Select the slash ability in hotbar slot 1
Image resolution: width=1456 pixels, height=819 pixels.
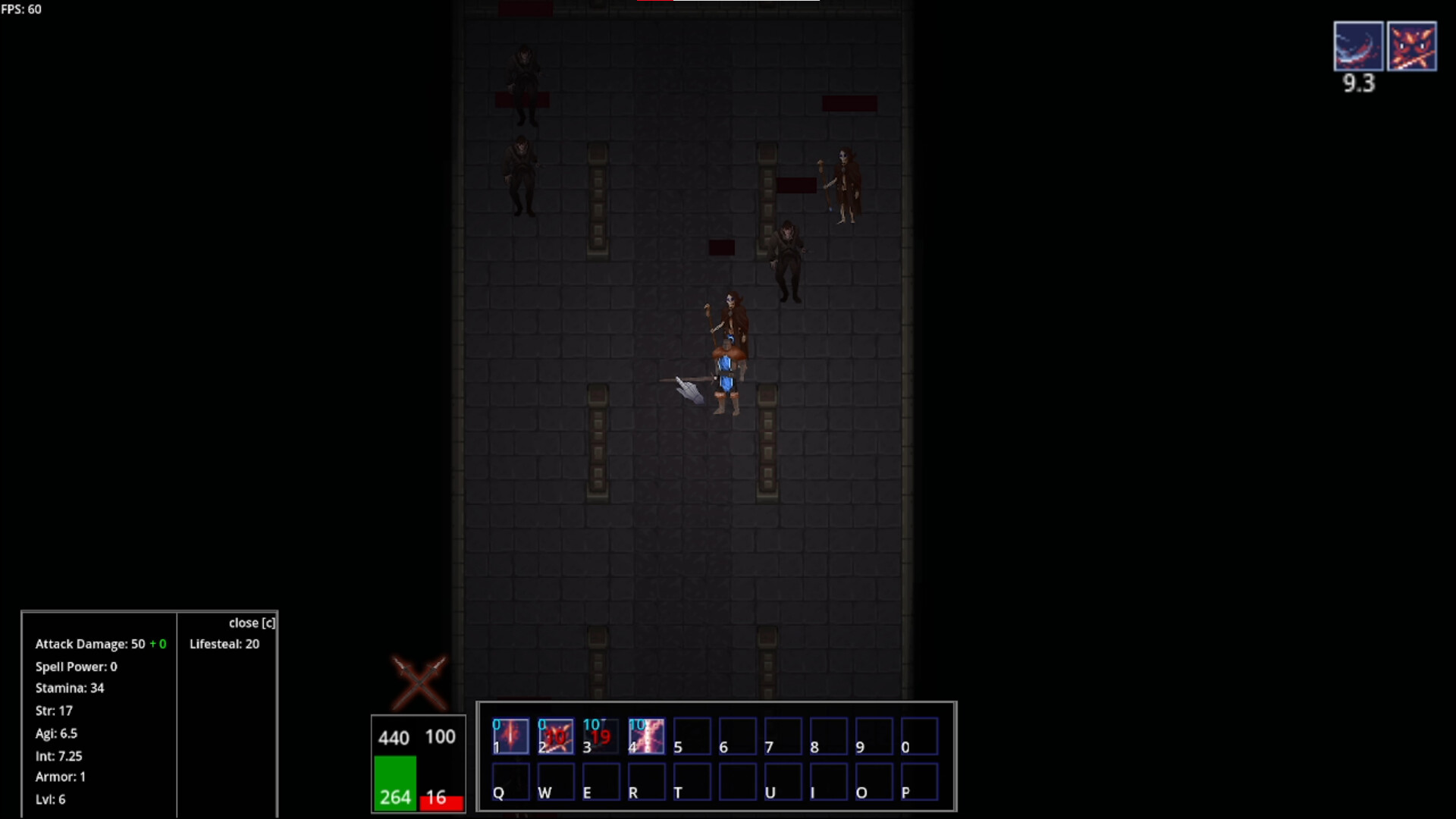pyautogui.click(x=510, y=736)
